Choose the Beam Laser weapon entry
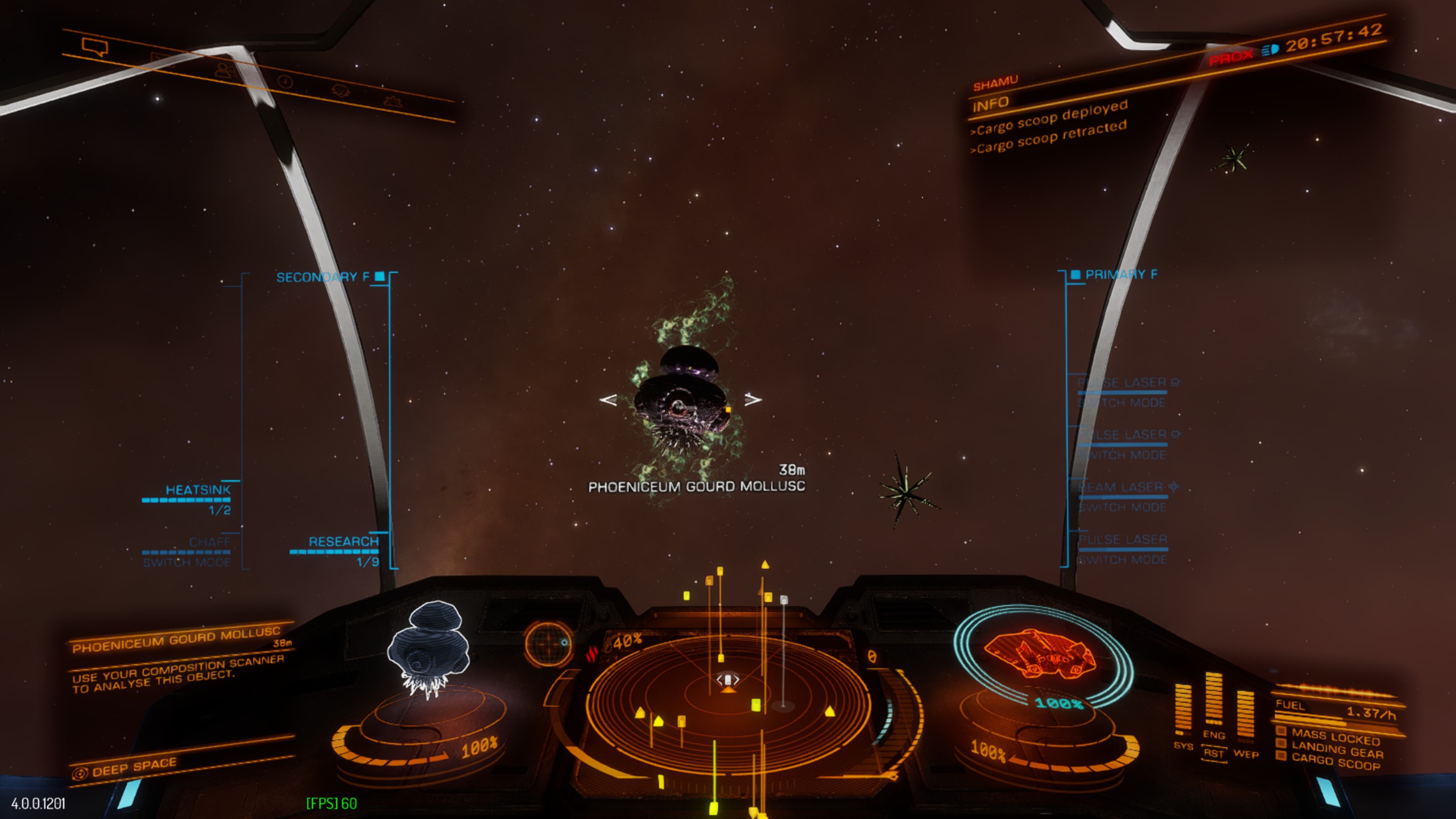 (x=1122, y=487)
